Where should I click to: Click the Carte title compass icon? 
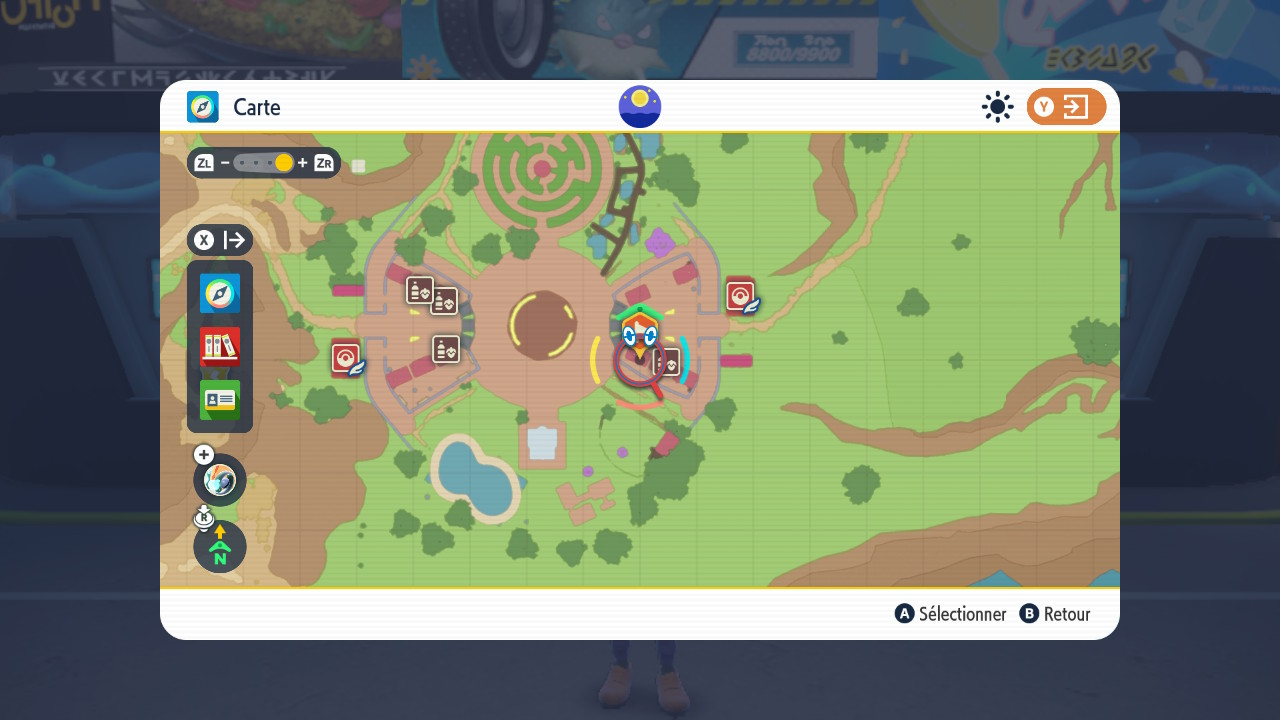[x=203, y=107]
